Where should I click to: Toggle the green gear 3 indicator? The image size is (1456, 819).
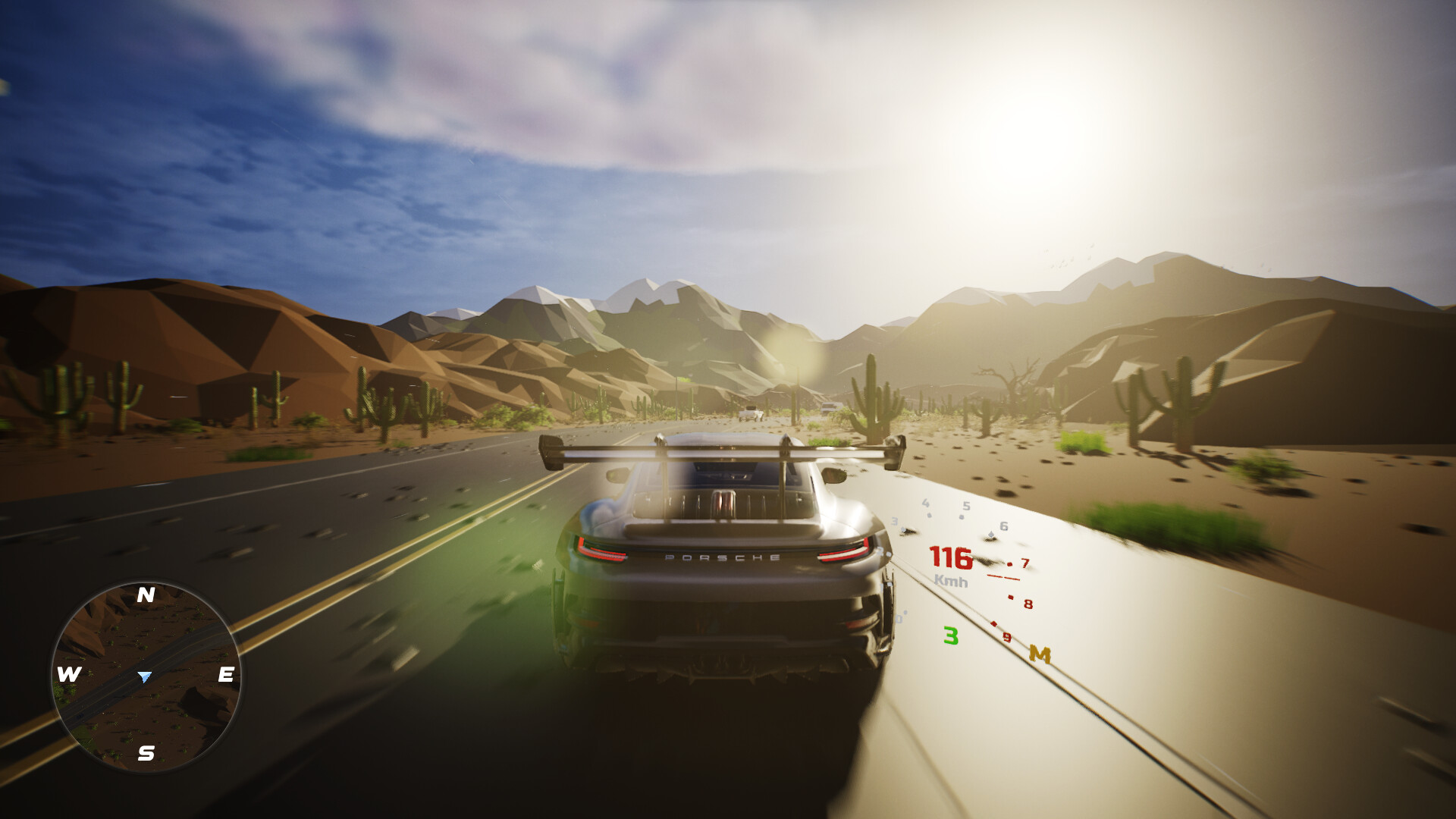[x=951, y=635]
